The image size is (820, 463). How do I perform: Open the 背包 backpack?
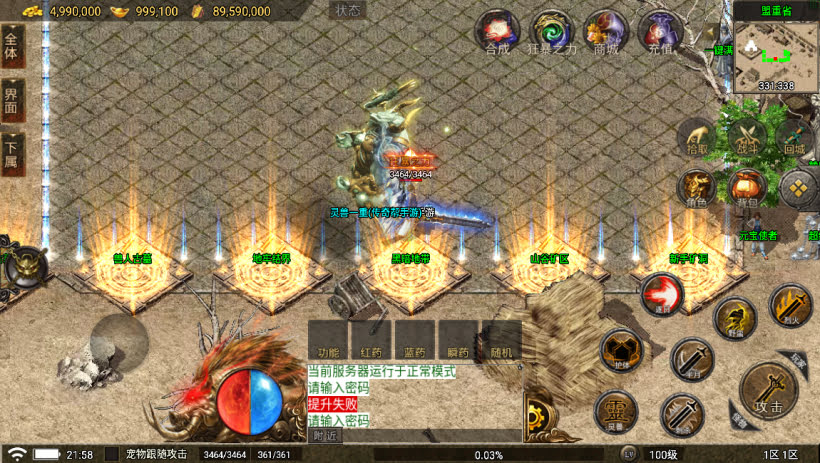(x=745, y=187)
